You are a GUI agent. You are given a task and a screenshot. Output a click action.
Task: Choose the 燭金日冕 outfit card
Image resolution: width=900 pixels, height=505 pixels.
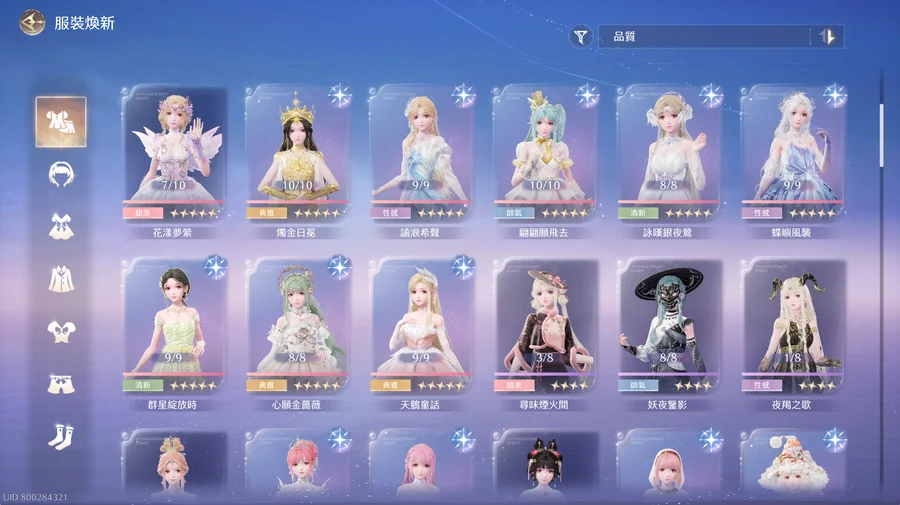[x=297, y=153]
